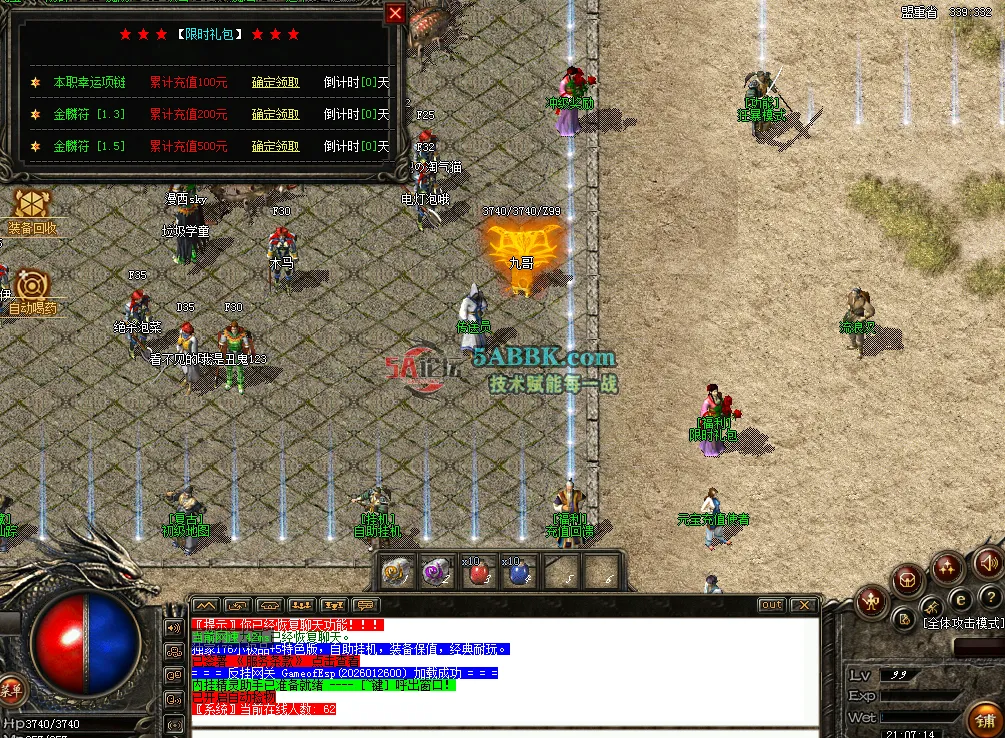Close the 限时礼包 gift pack window

(x=396, y=13)
